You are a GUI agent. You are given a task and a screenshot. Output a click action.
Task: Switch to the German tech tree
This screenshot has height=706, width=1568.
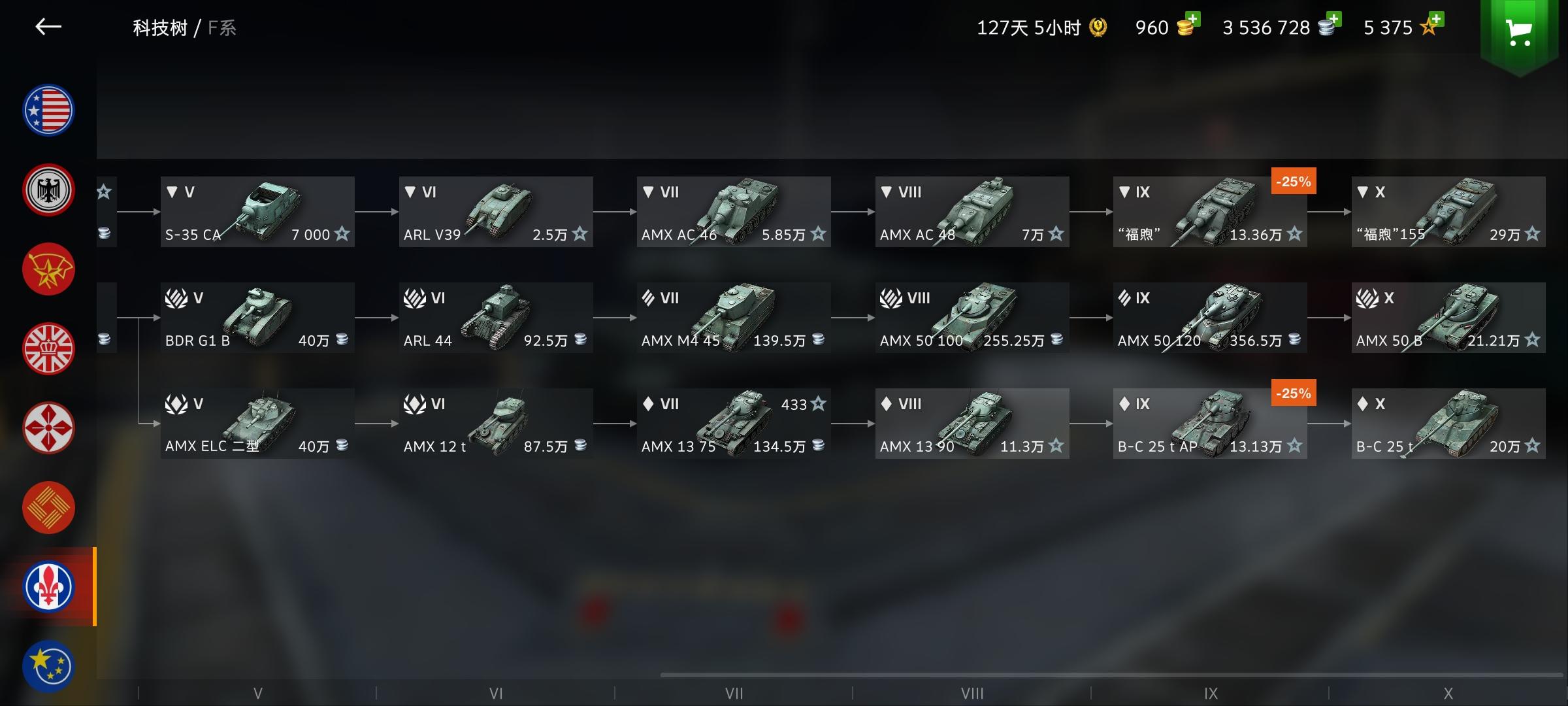click(x=48, y=190)
